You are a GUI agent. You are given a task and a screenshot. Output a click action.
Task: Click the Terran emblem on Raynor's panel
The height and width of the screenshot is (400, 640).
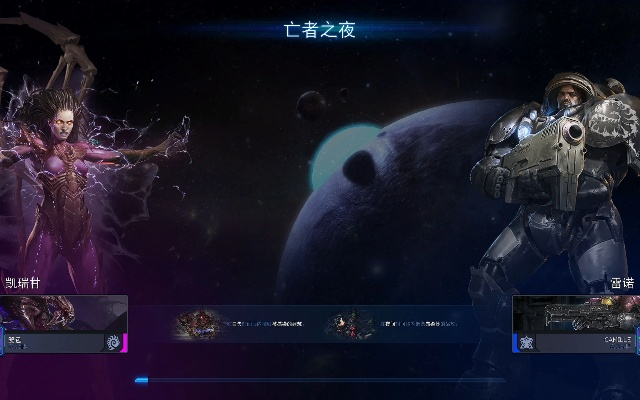527,342
